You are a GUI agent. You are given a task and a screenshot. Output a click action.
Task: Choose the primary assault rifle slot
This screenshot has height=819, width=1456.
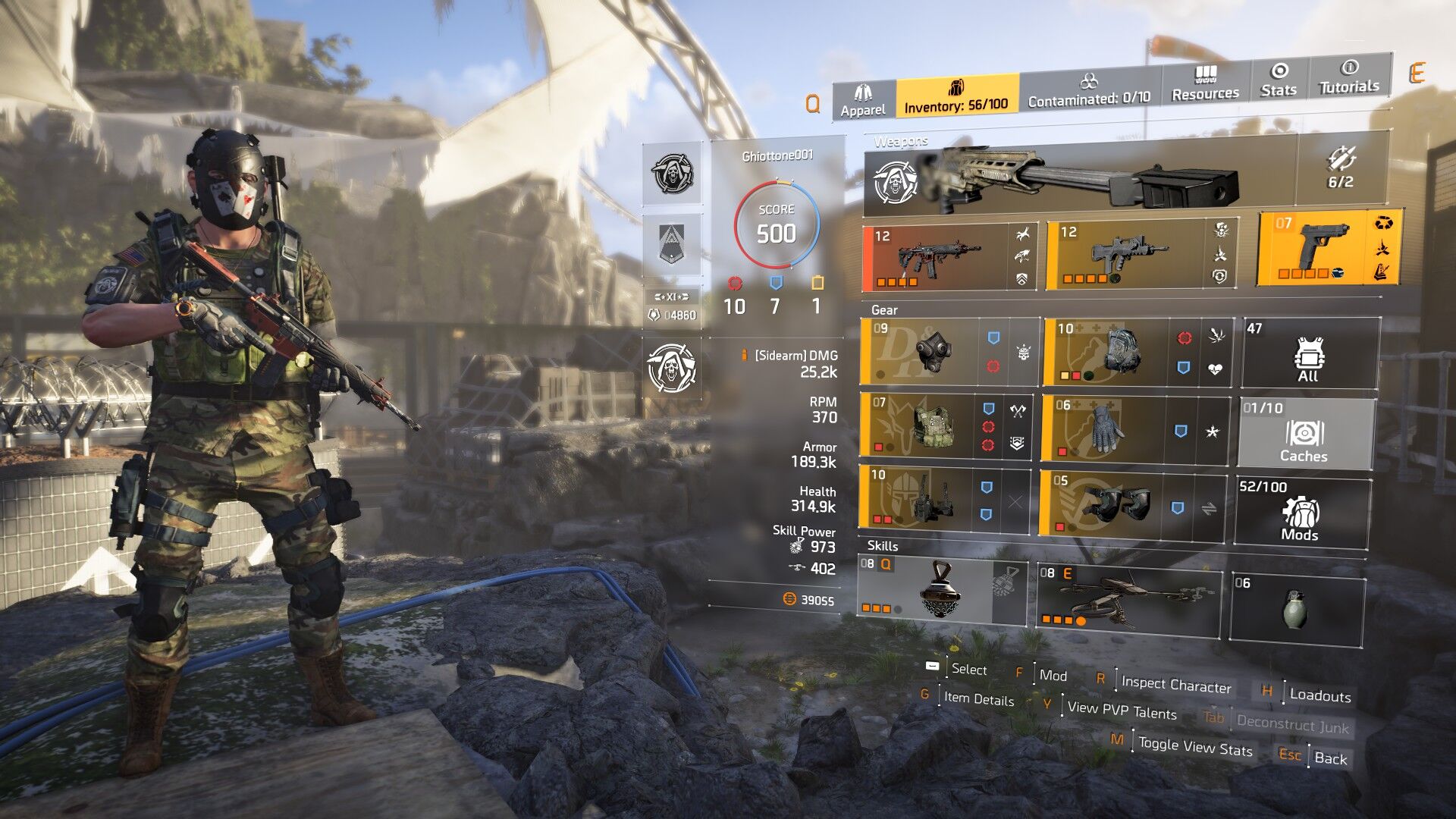pyautogui.click(x=939, y=257)
